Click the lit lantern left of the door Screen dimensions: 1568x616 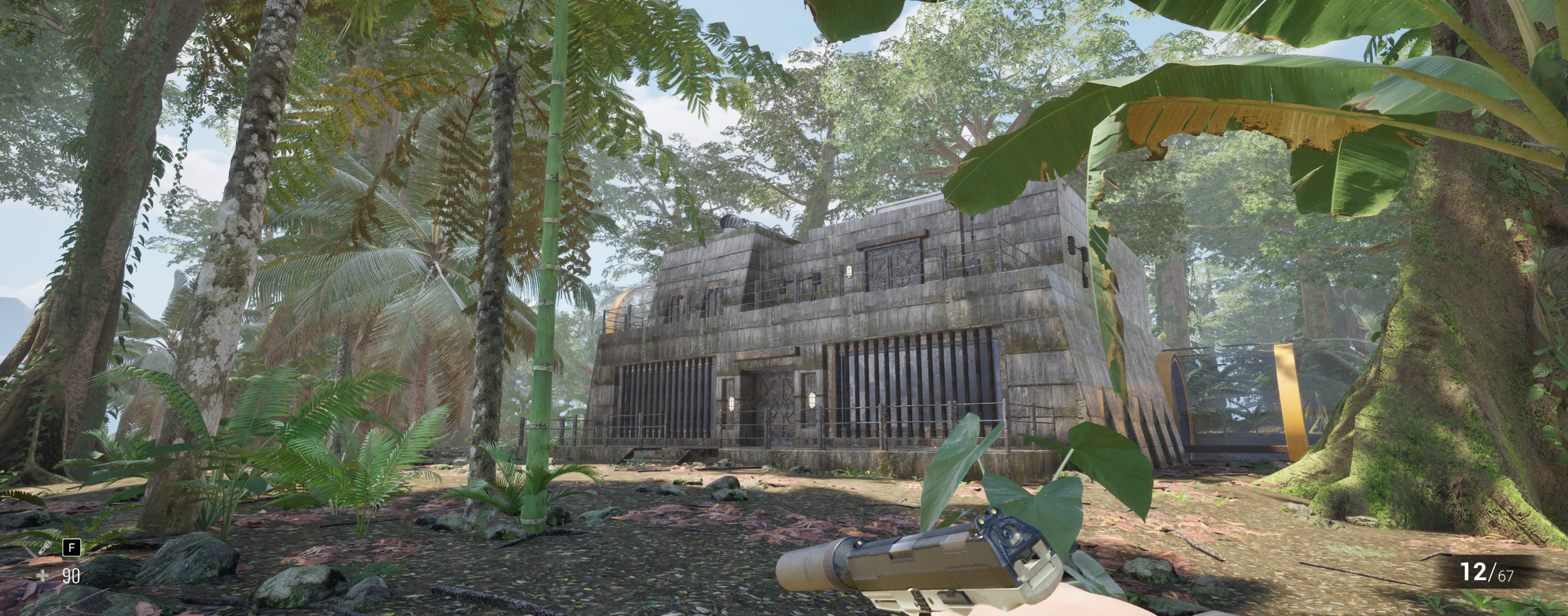point(732,403)
